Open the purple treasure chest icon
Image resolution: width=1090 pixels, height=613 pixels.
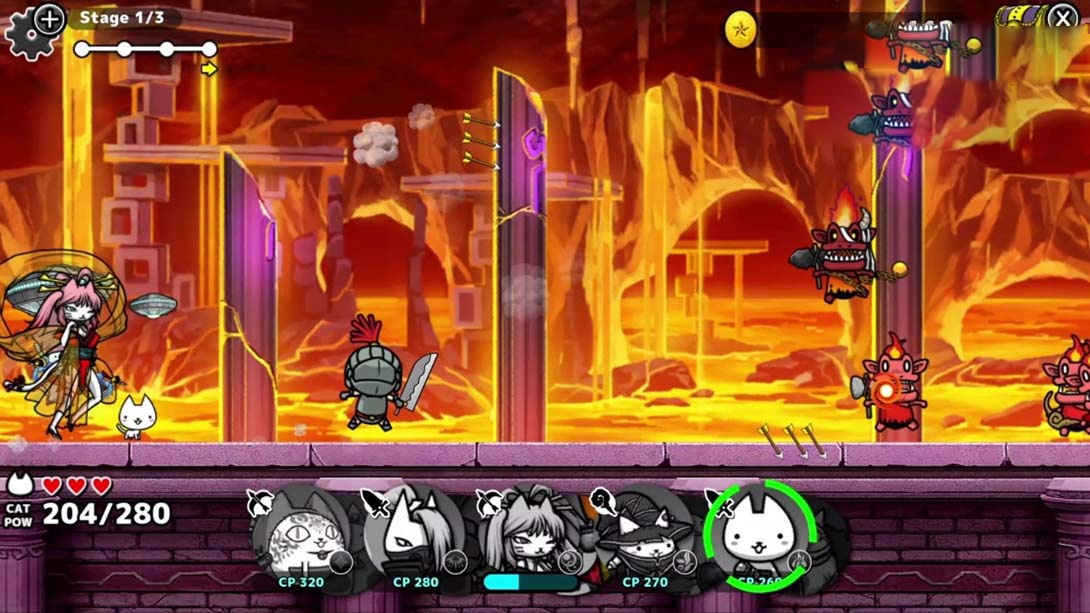[x=1018, y=17]
